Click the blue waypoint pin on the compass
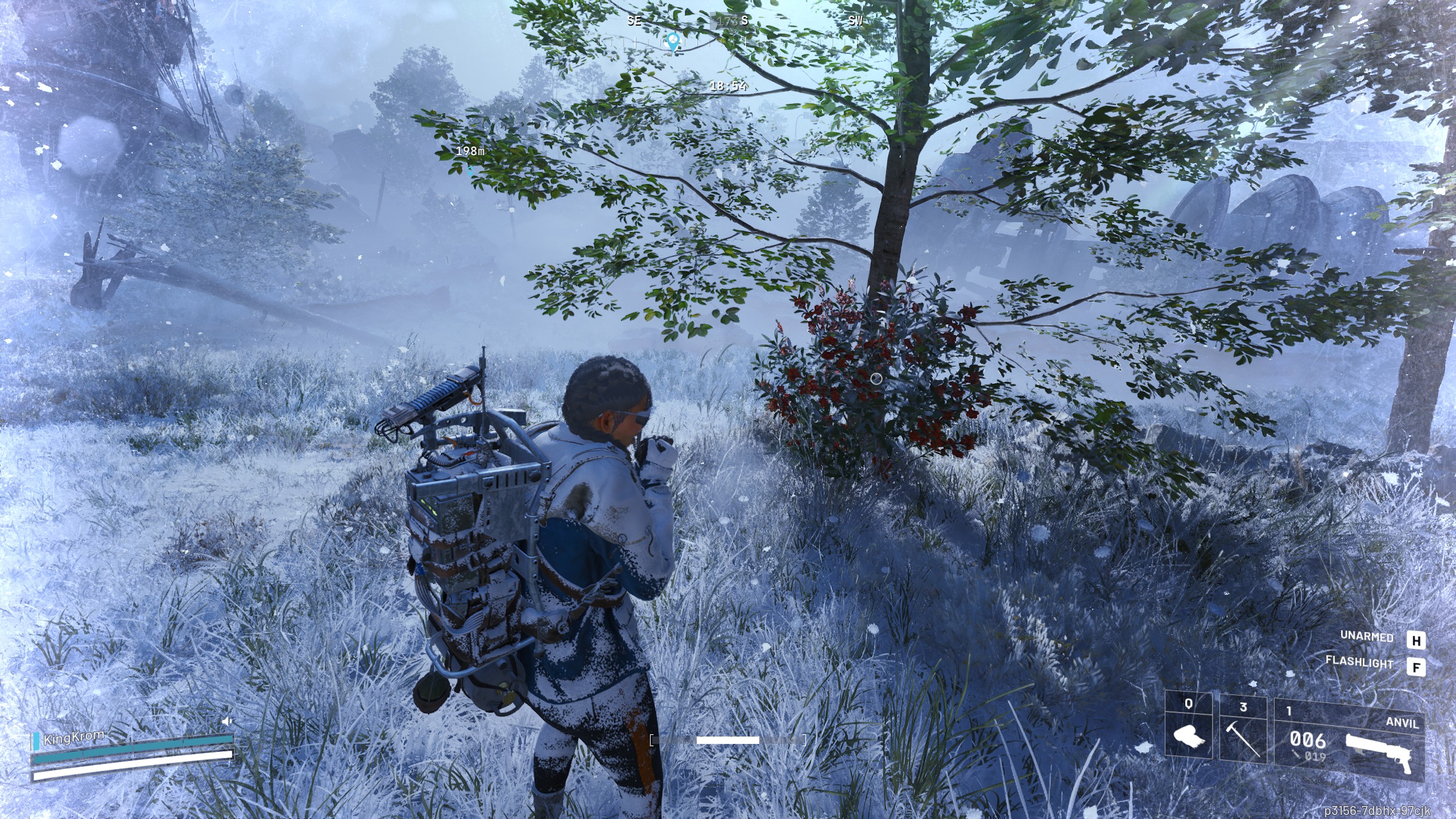This screenshot has width=1456, height=819. (x=673, y=41)
